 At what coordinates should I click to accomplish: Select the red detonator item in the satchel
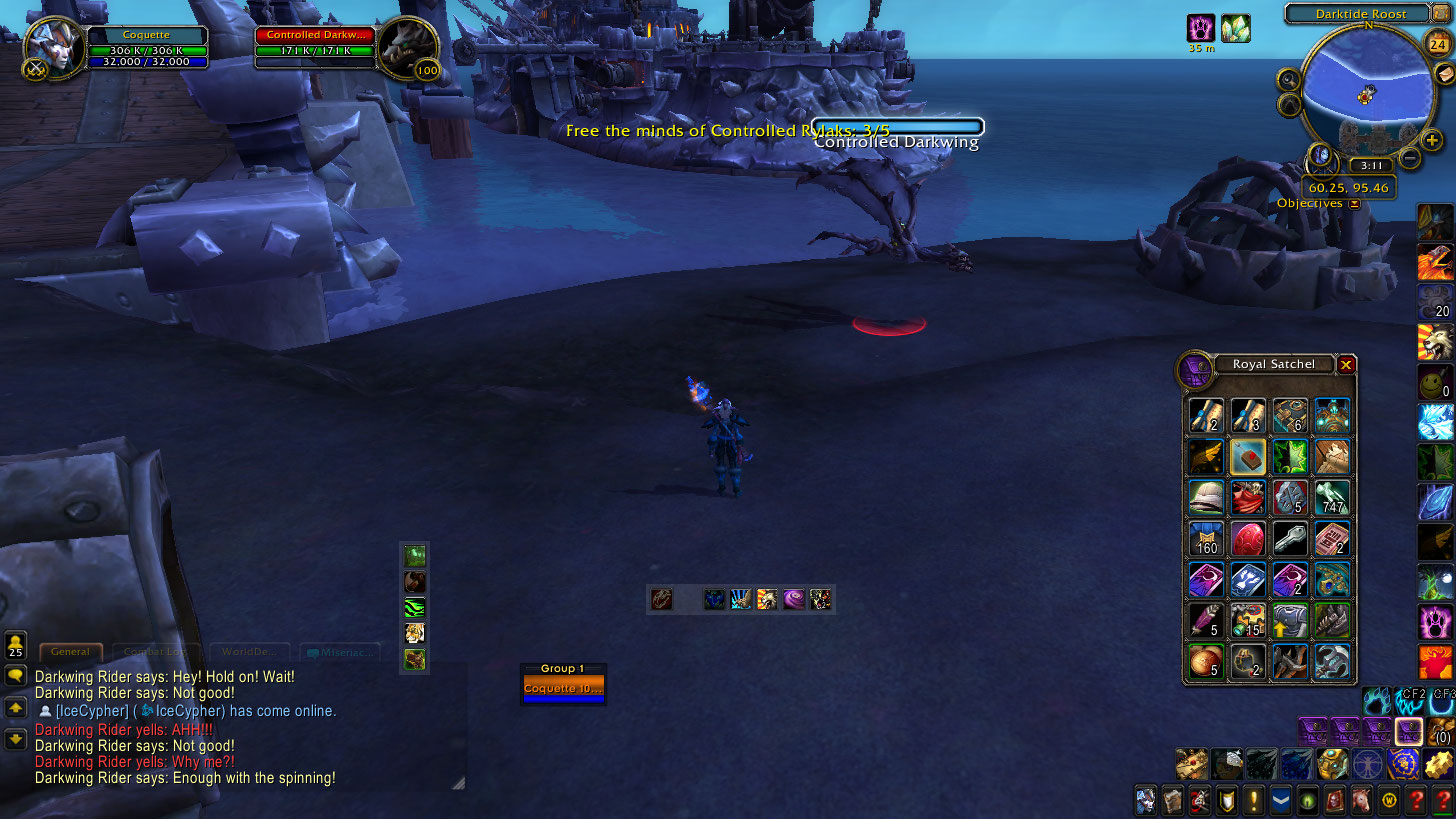(1248, 457)
